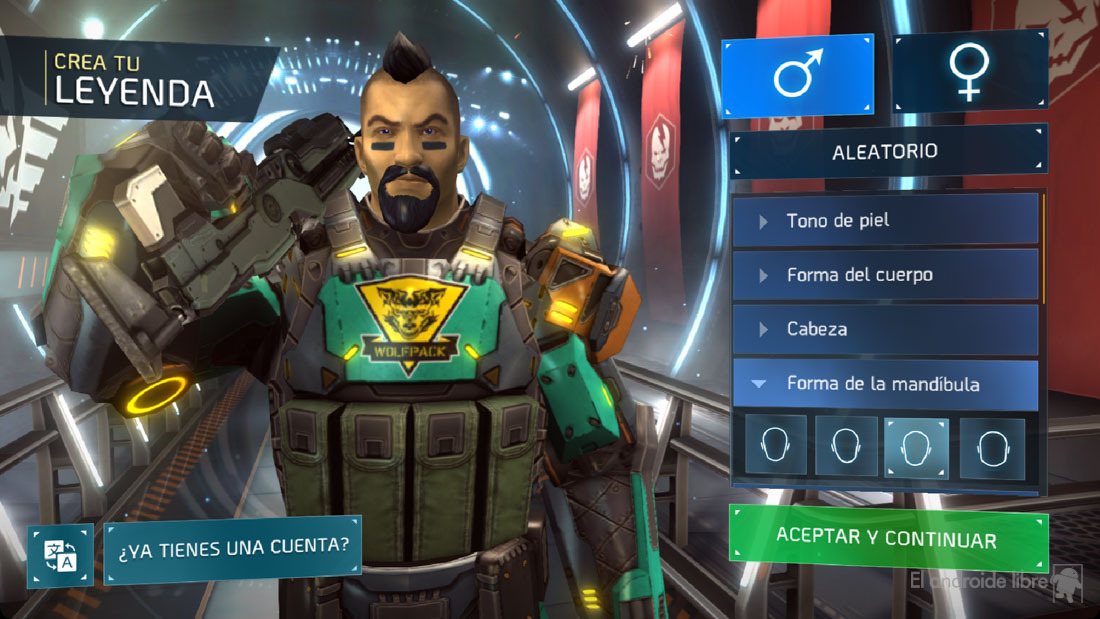Screen dimensions: 1100x619
Task: Select the male gender button
Action: point(797,76)
